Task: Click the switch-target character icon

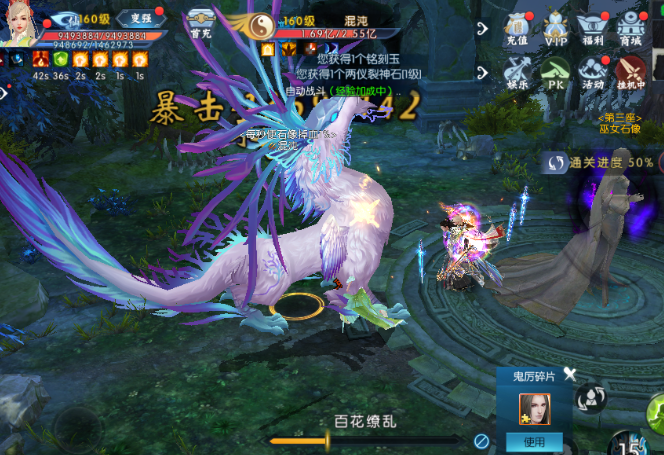Action: pos(593,398)
